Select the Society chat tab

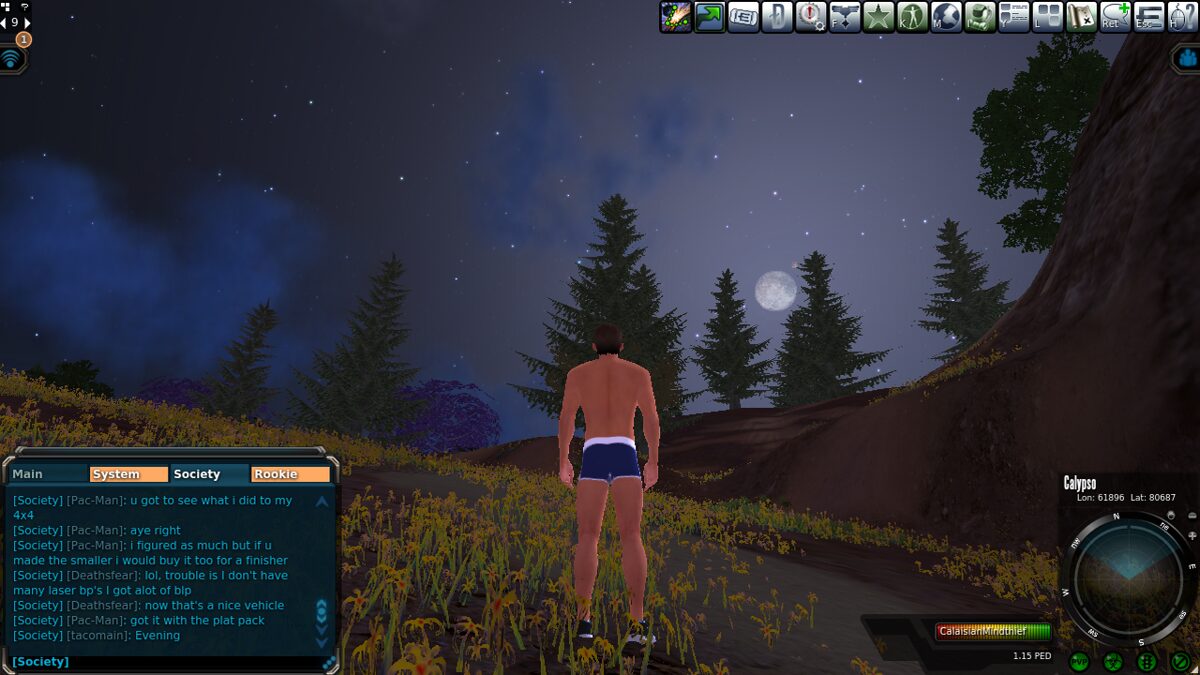(196, 474)
